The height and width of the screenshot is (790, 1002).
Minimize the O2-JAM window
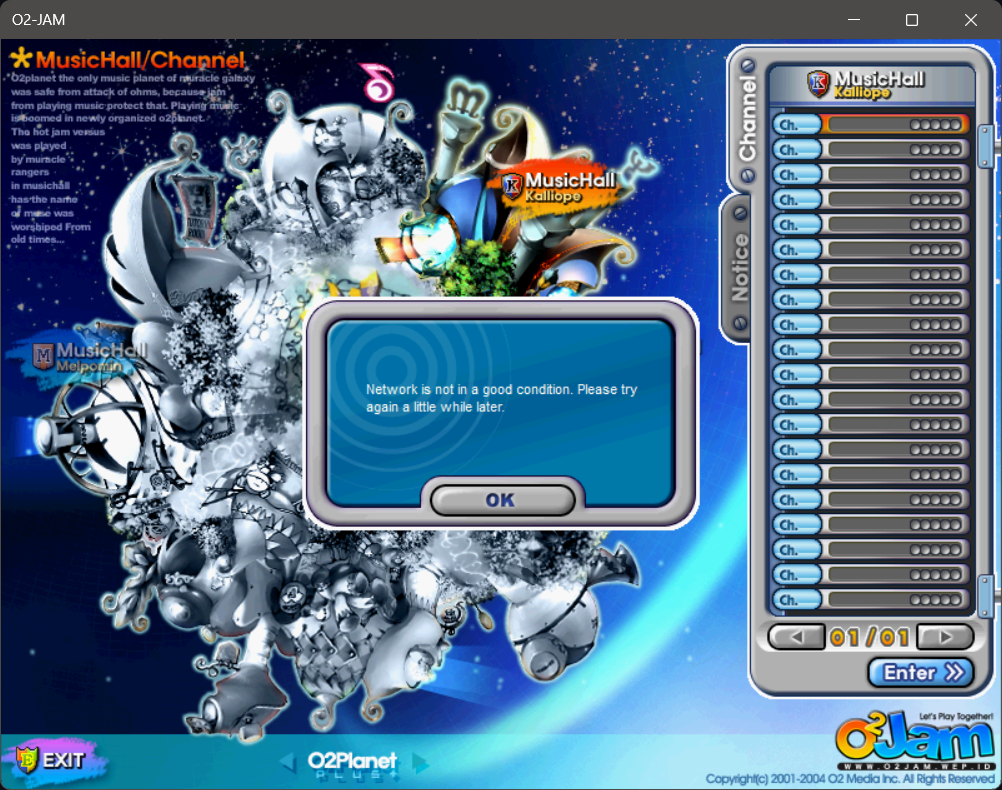pyautogui.click(x=853, y=20)
